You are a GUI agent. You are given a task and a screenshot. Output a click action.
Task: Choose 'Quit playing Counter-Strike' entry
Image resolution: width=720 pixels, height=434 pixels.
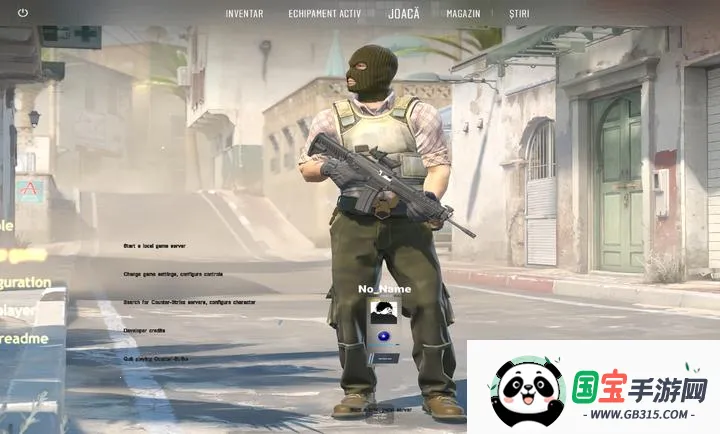tap(155, 357)
